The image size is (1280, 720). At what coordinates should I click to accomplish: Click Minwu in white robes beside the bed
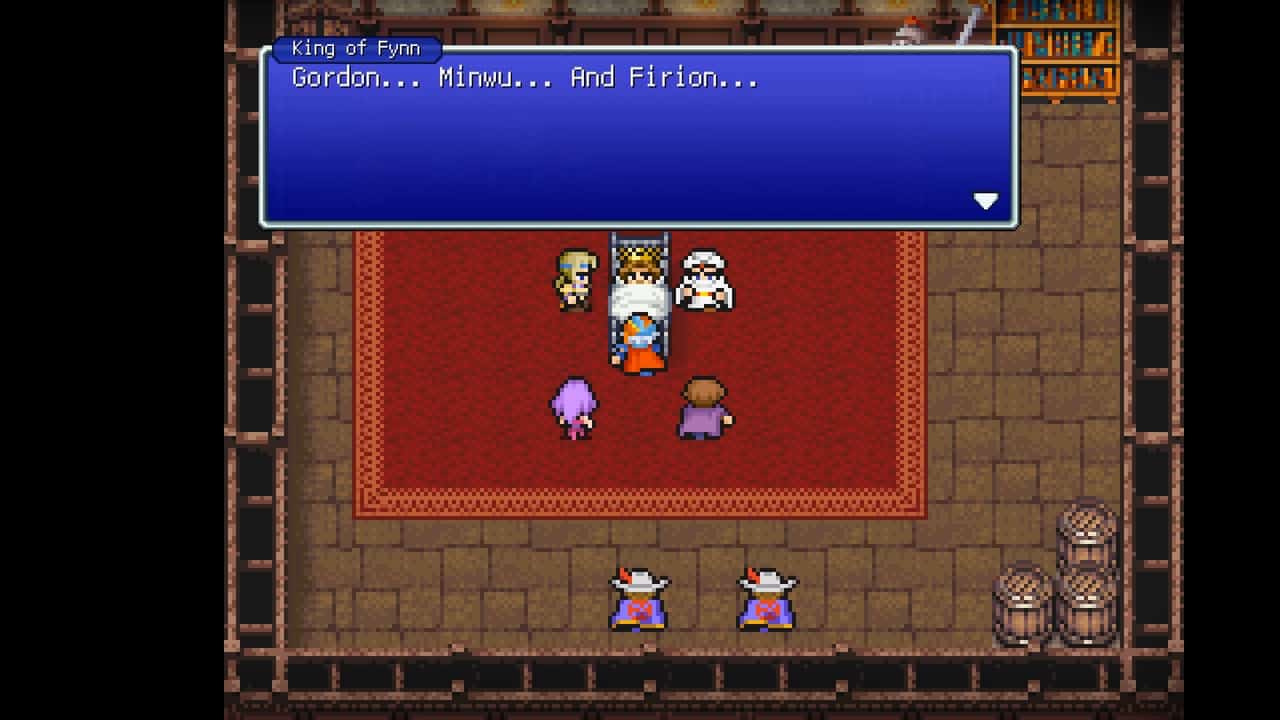tap(707, 280)
